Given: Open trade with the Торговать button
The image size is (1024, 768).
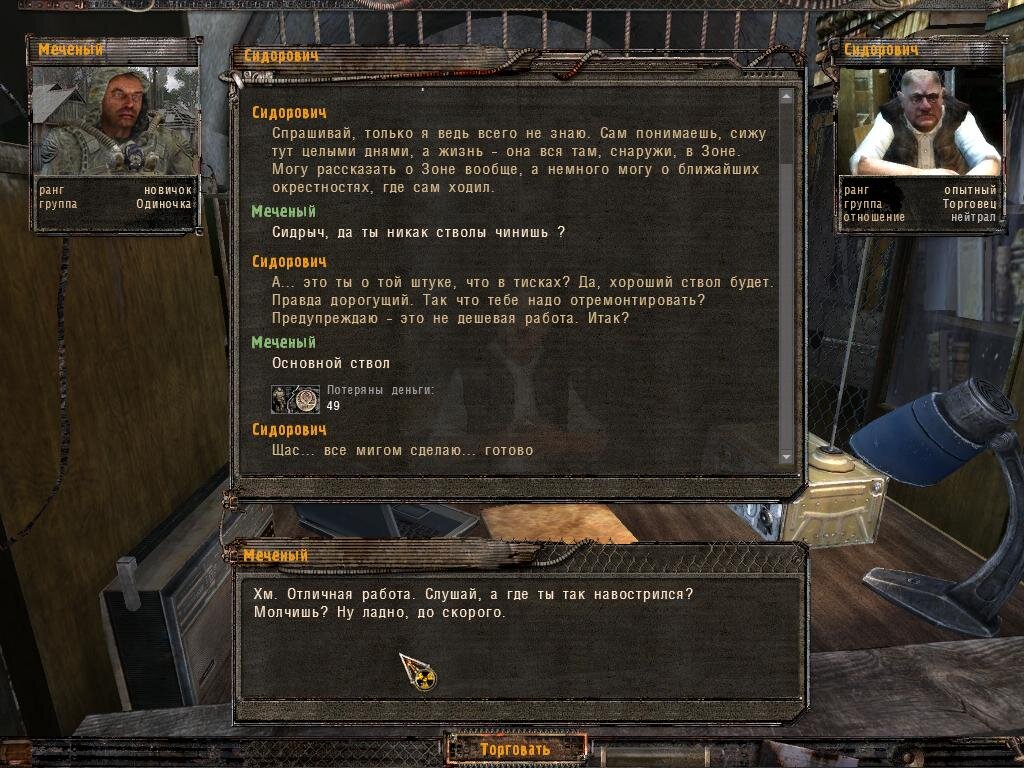Looking at the screenshot, I should pos(515,749).
